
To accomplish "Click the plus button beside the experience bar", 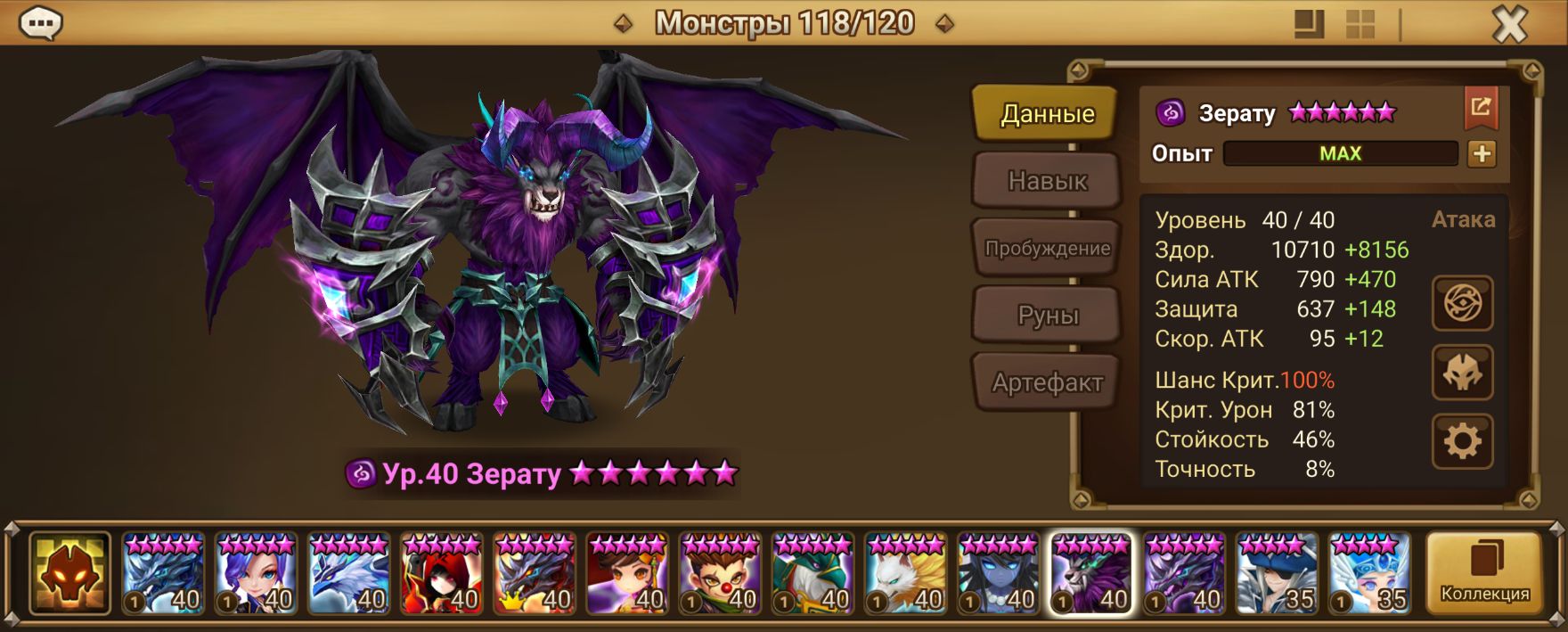I will pyautogui.click(x=1482, y=153).
